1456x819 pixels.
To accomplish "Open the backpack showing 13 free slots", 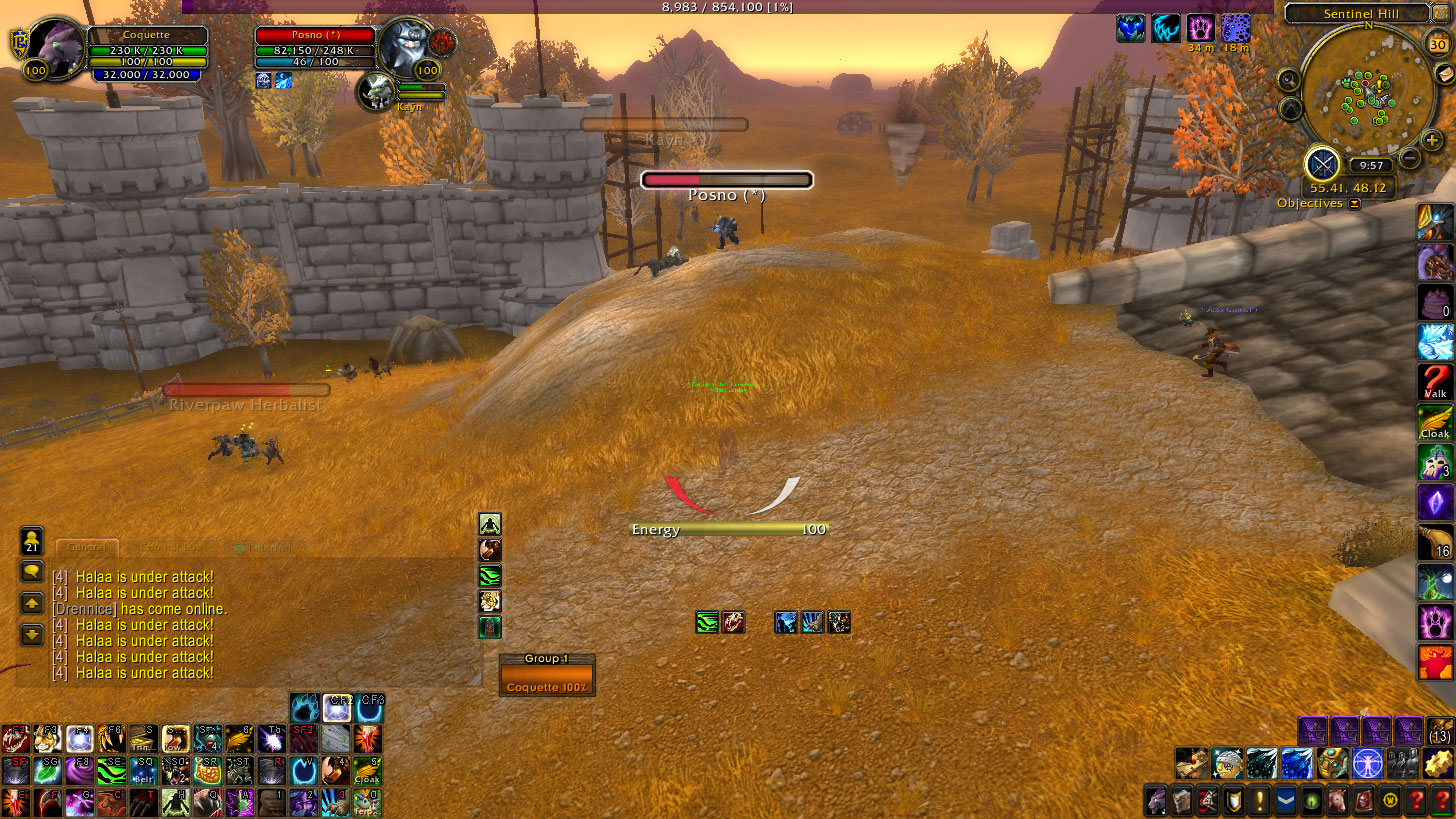I will click(x=1440, y=732).
